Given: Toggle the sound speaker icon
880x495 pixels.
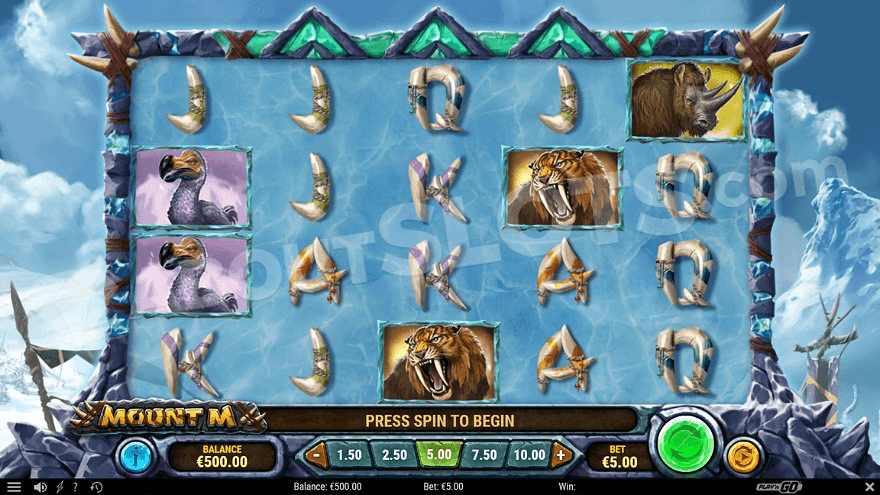Looking at the screenshot, I should pos(40,487).
